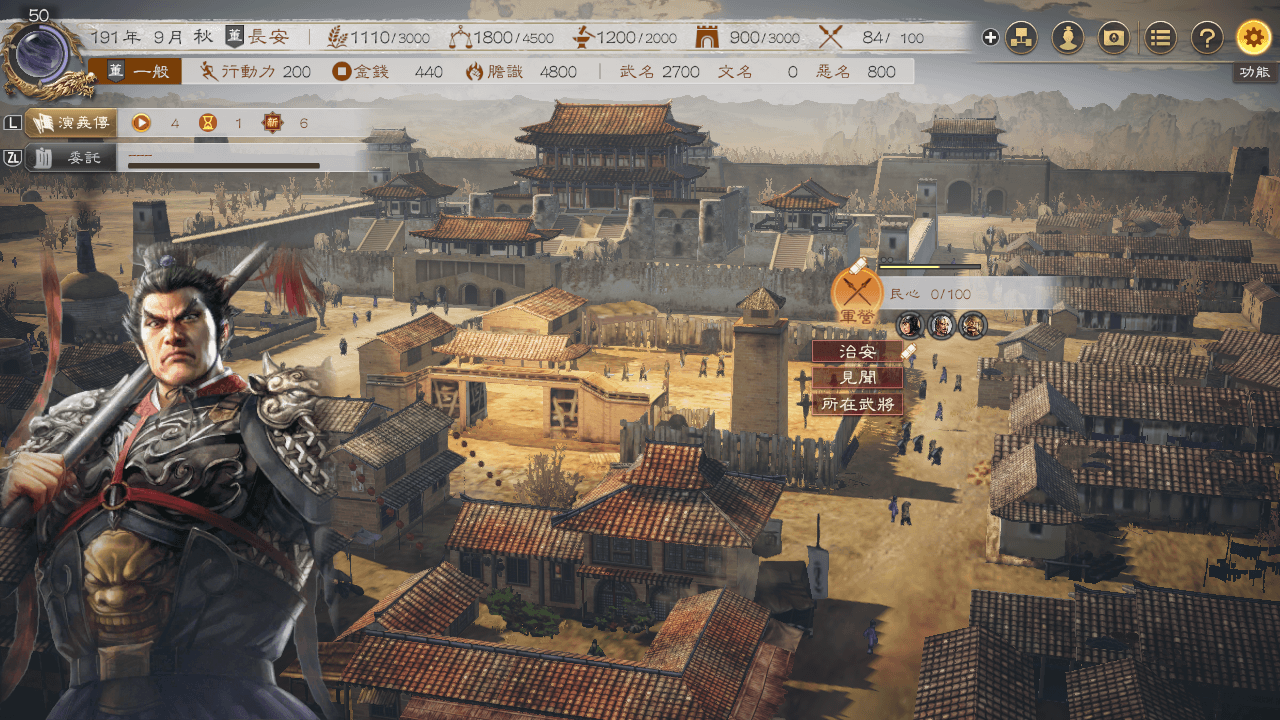Viewport: 1280px width, 720px height.
Task: Open the 功能 gear settings menu
Action: [1253, 38]
